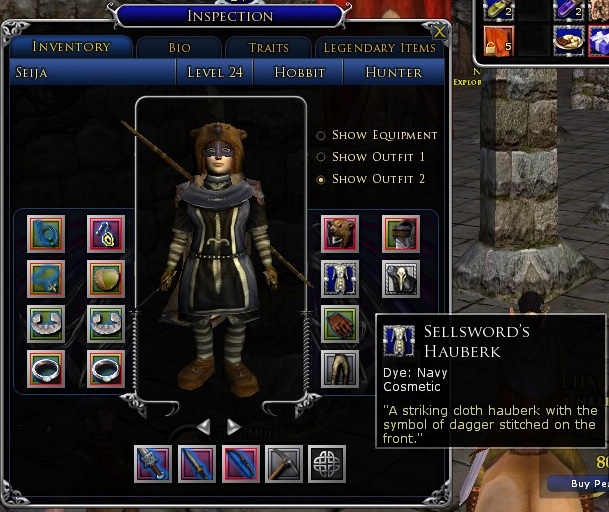The width and height of the screenshot is (609, 512).
Task: Select the Inventory tab
Action: click(x=71, y=47)
